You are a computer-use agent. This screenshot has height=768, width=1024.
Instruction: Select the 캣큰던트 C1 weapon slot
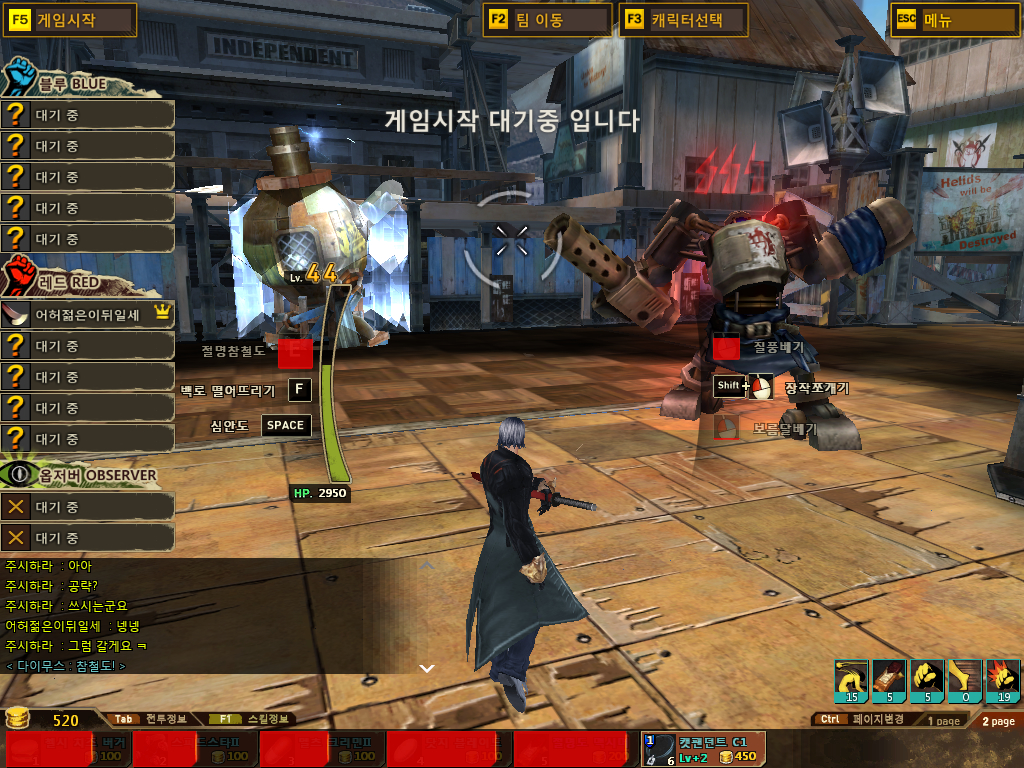click(704, 749)
